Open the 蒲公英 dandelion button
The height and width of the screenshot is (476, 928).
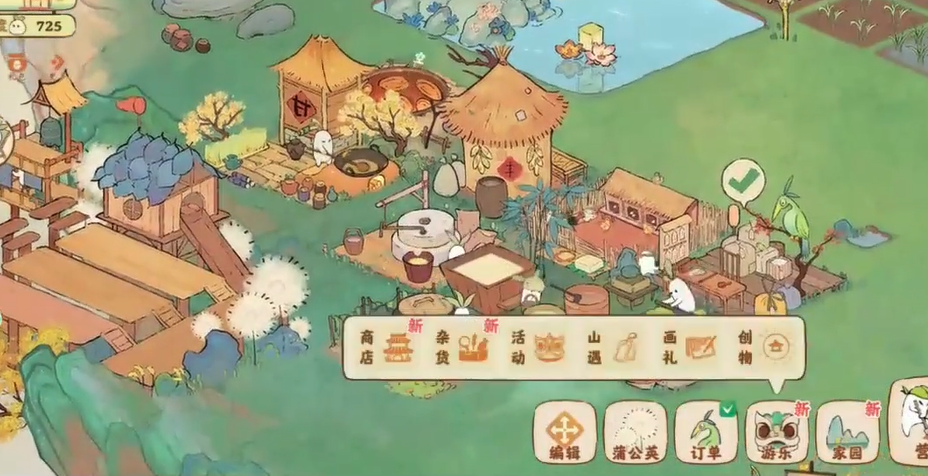click(x=636, y=432)
